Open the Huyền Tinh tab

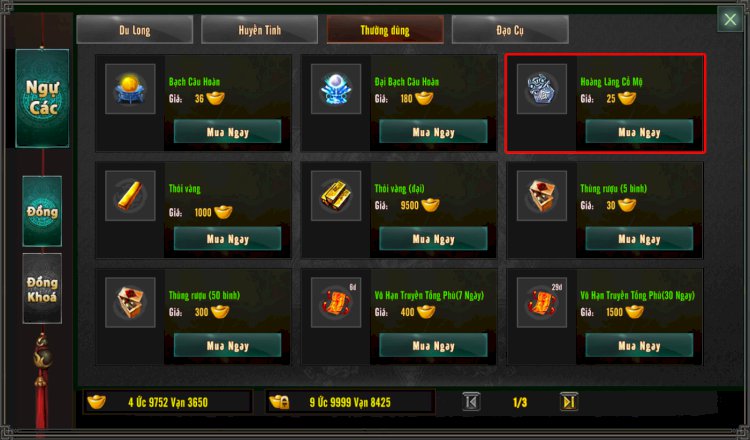coord(261,30)
